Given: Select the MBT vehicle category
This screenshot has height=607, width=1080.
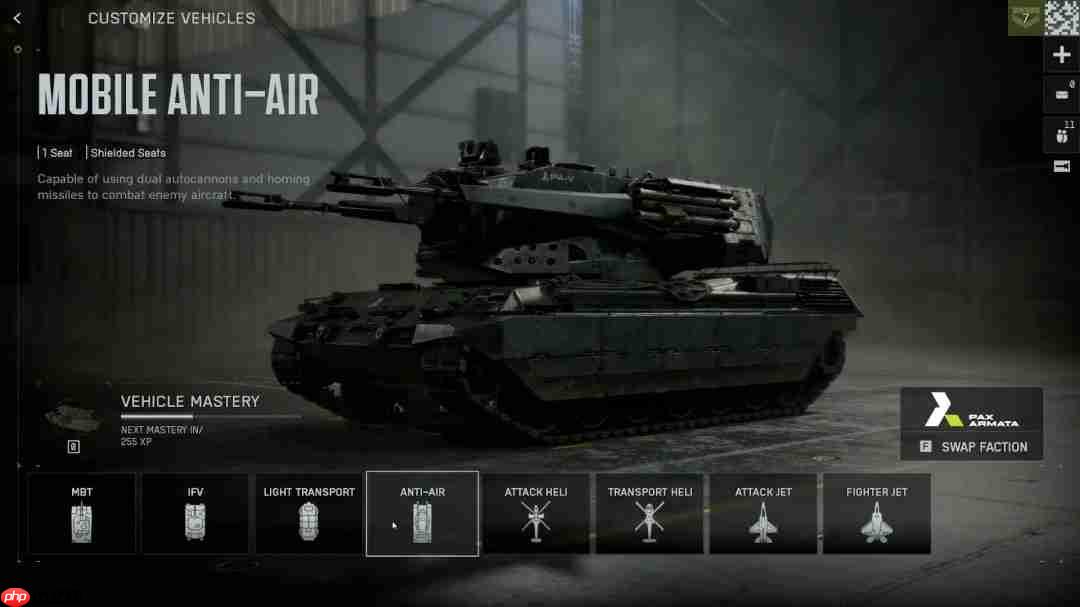Looking at the screenshot, I should [82, 513].
